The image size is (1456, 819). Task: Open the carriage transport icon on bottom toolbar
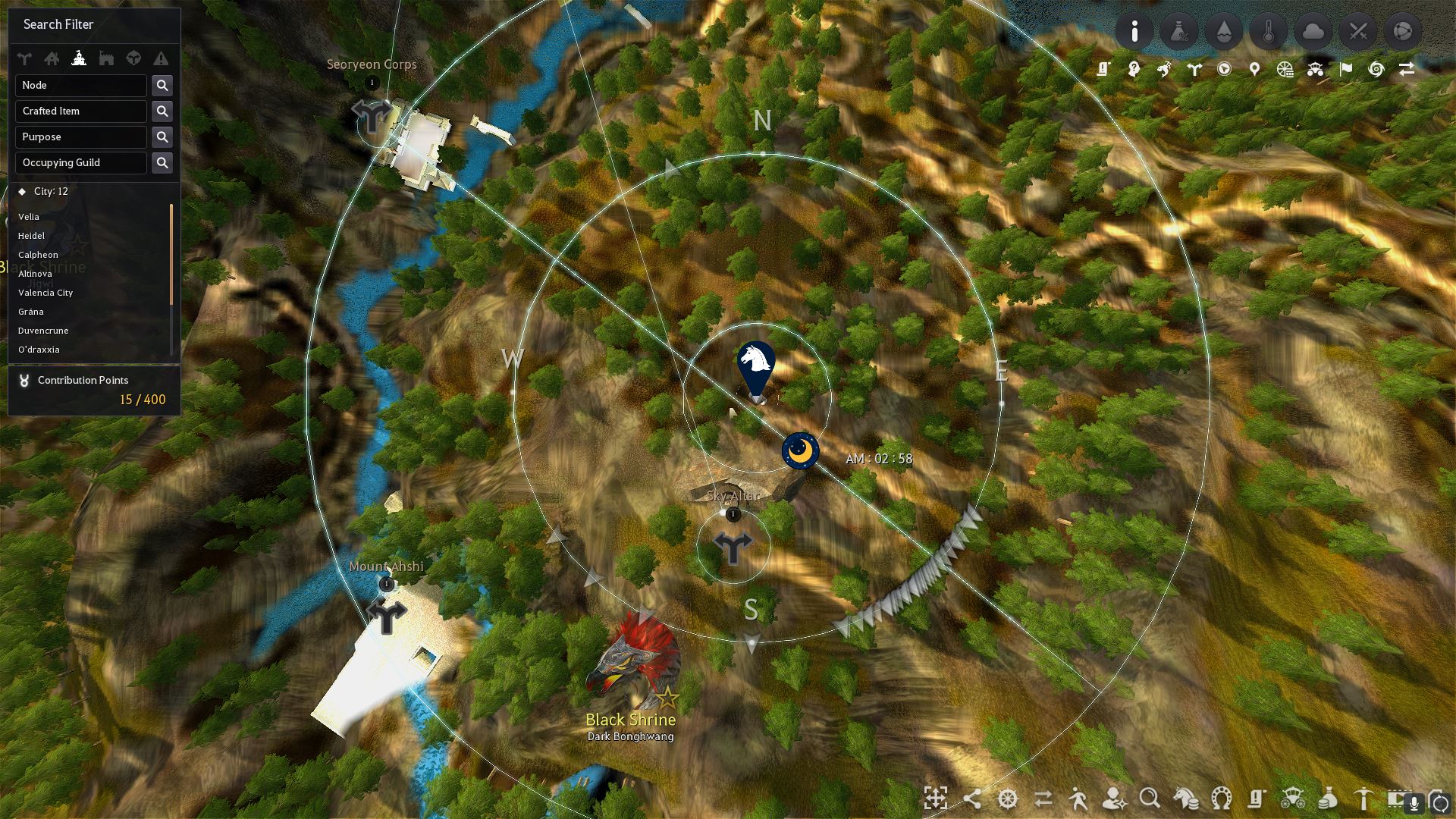(x=1292, y=799)
